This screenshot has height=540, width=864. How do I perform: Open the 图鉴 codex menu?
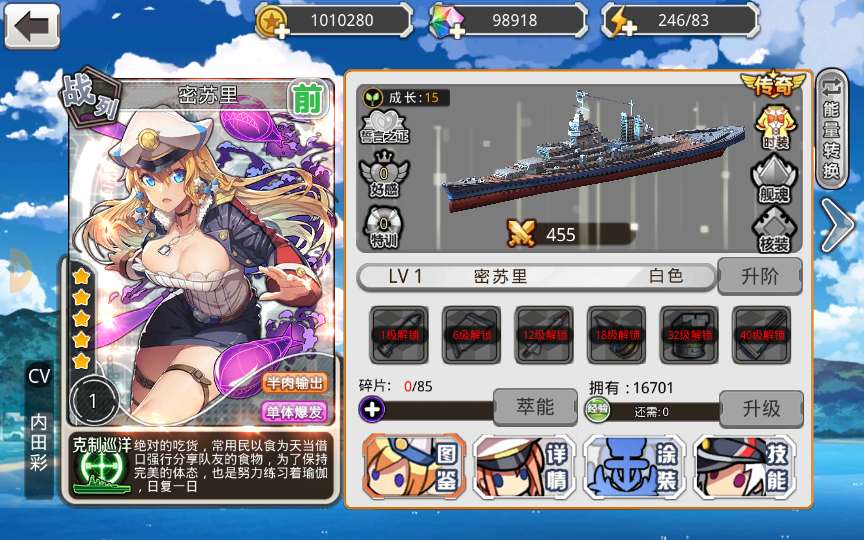(x=414, y=467)
